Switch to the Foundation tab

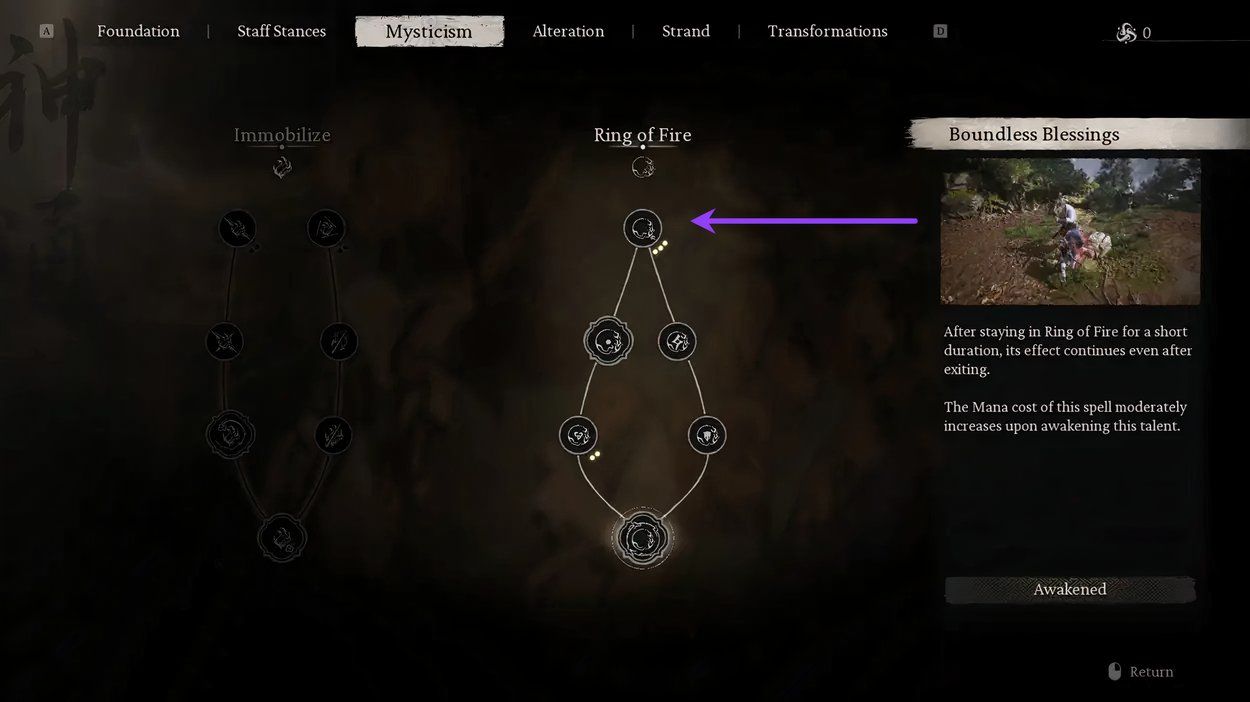click(x=138, y=31)
